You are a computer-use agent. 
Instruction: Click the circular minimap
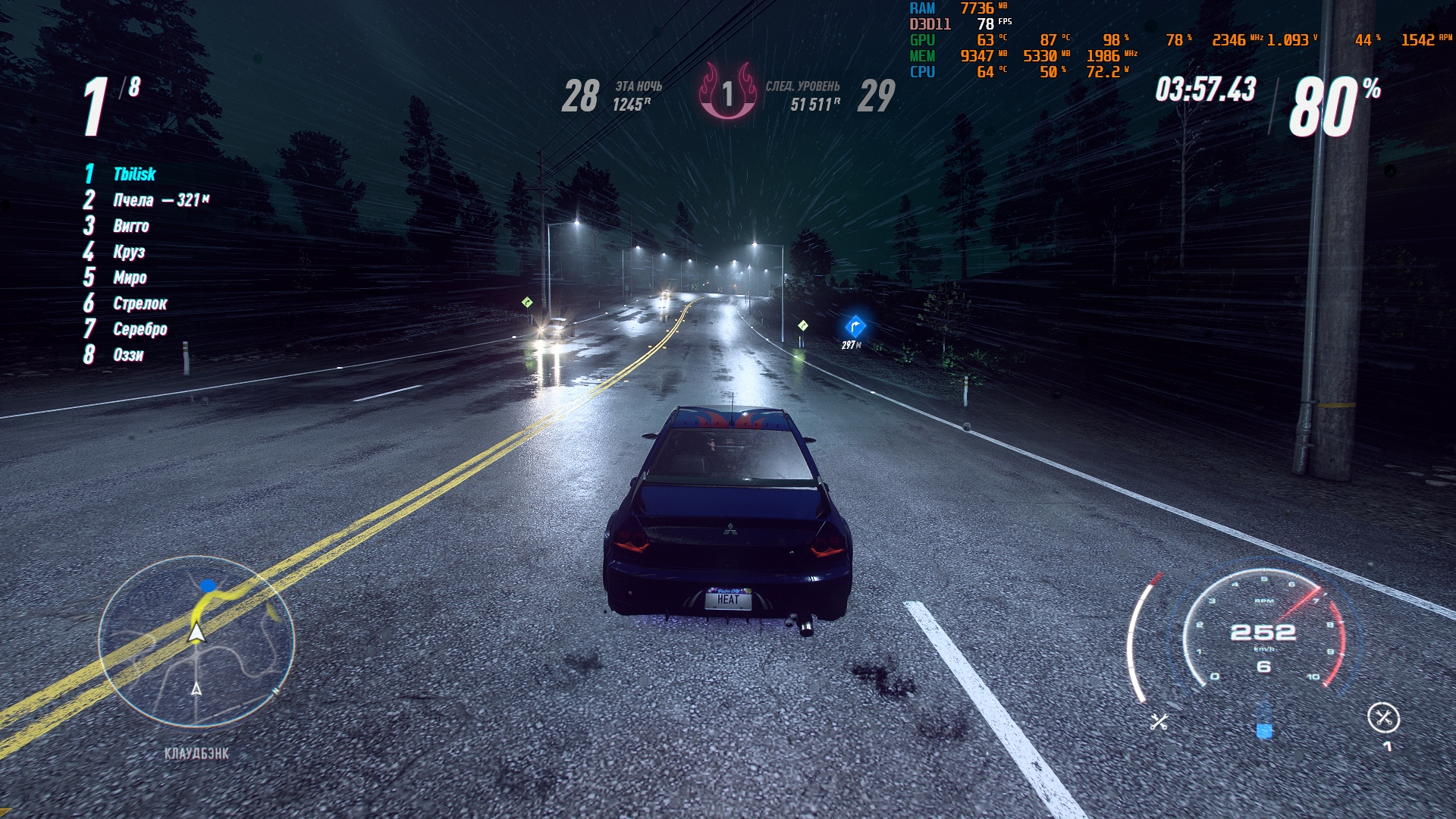(196, 642)
